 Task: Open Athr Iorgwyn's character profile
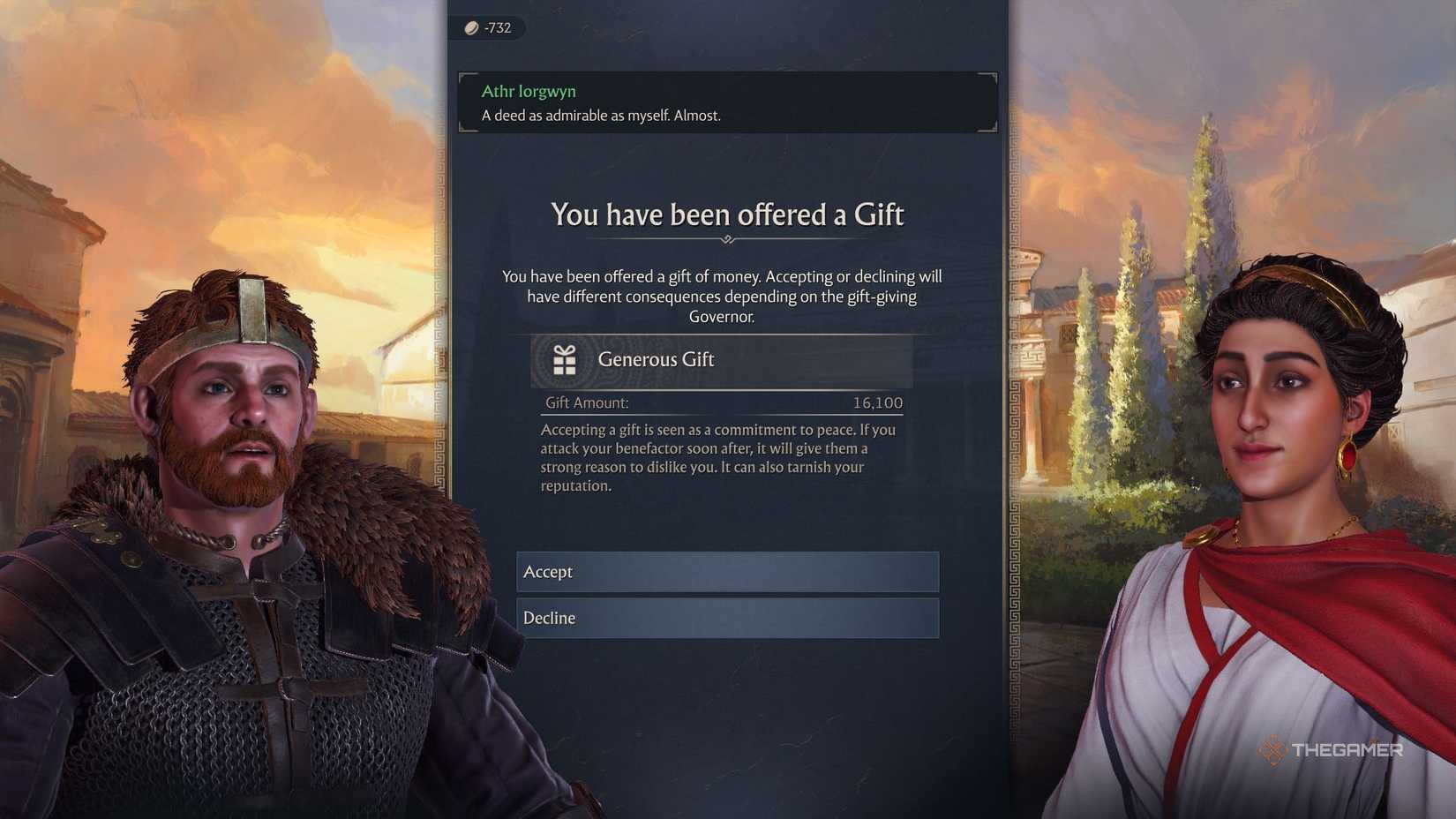[x=529, y=90]
